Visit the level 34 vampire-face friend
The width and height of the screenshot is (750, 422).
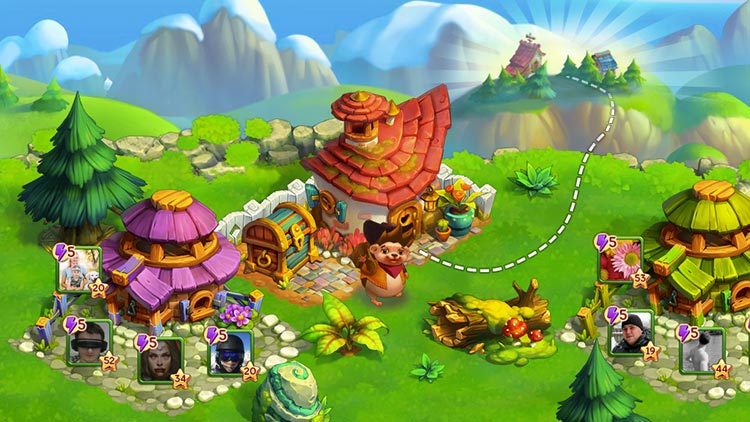(160, 359)
